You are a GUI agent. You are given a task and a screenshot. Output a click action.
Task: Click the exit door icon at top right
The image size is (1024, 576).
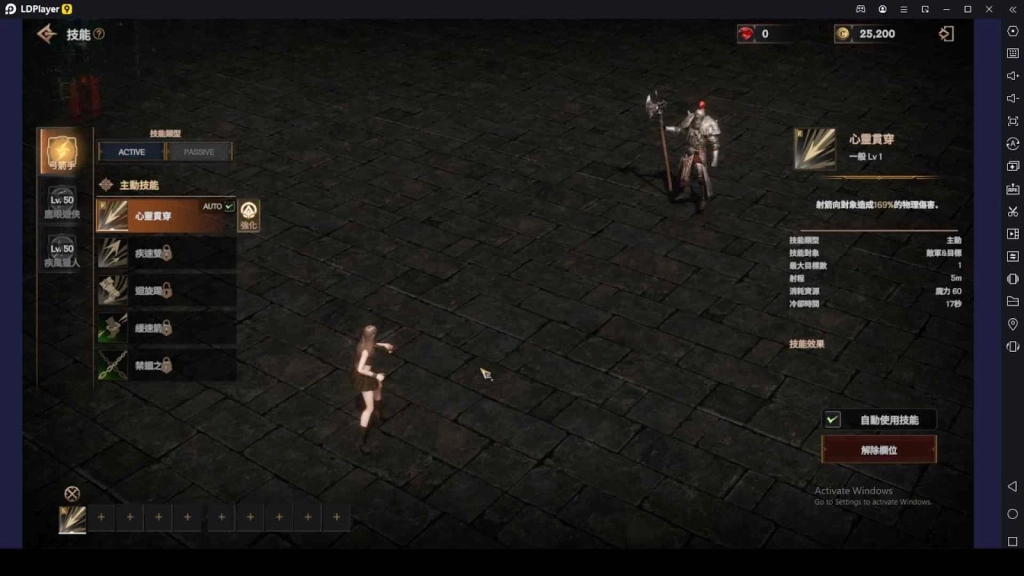pos(946,34)
